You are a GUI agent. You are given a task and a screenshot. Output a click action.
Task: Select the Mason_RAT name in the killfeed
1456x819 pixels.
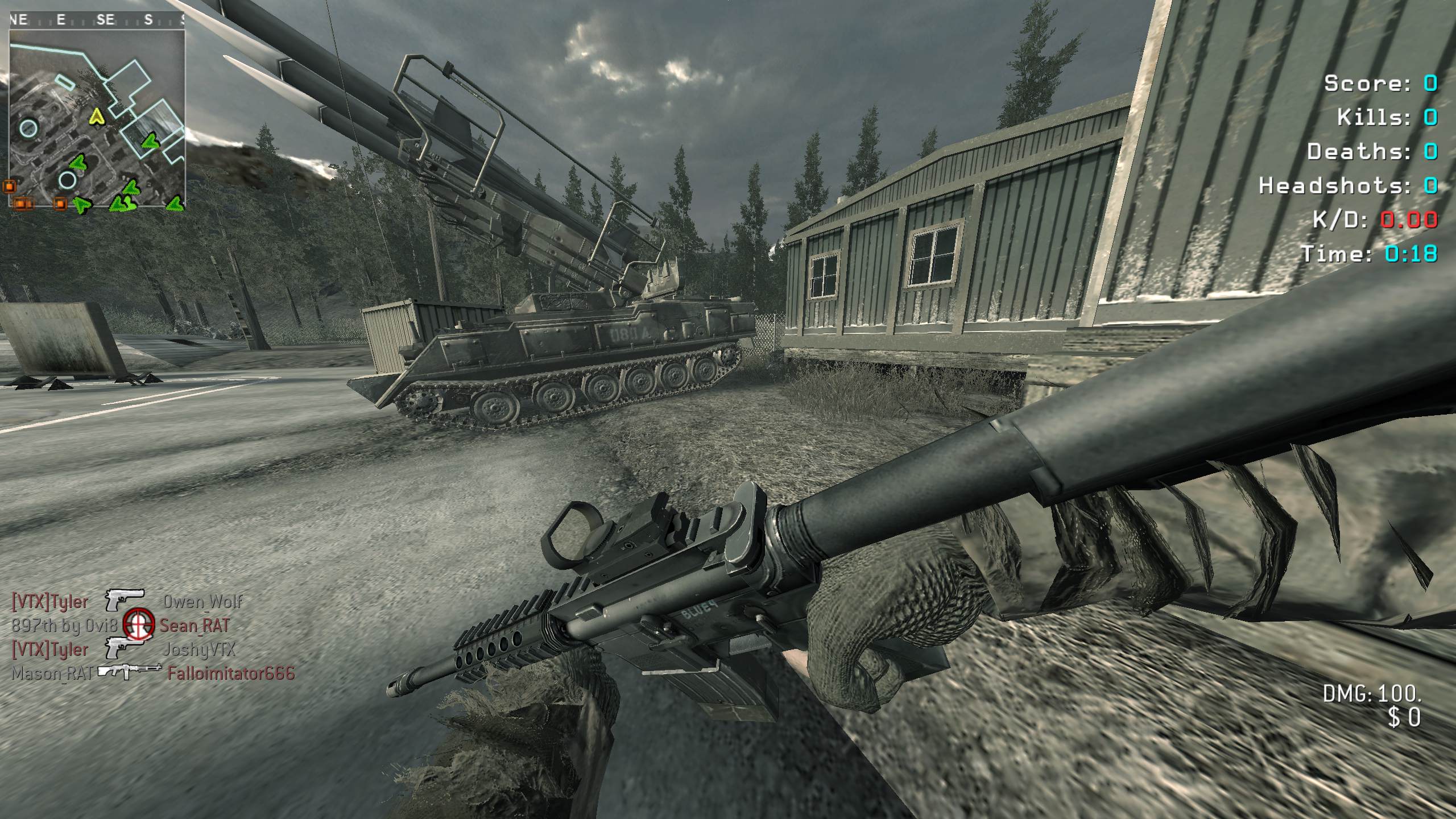[52, 673]
